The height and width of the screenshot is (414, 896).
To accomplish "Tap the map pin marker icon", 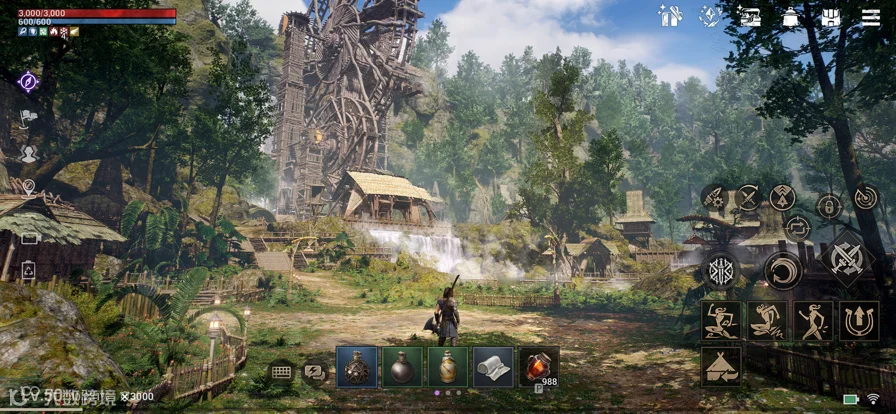I will click(x=28, y=186).
